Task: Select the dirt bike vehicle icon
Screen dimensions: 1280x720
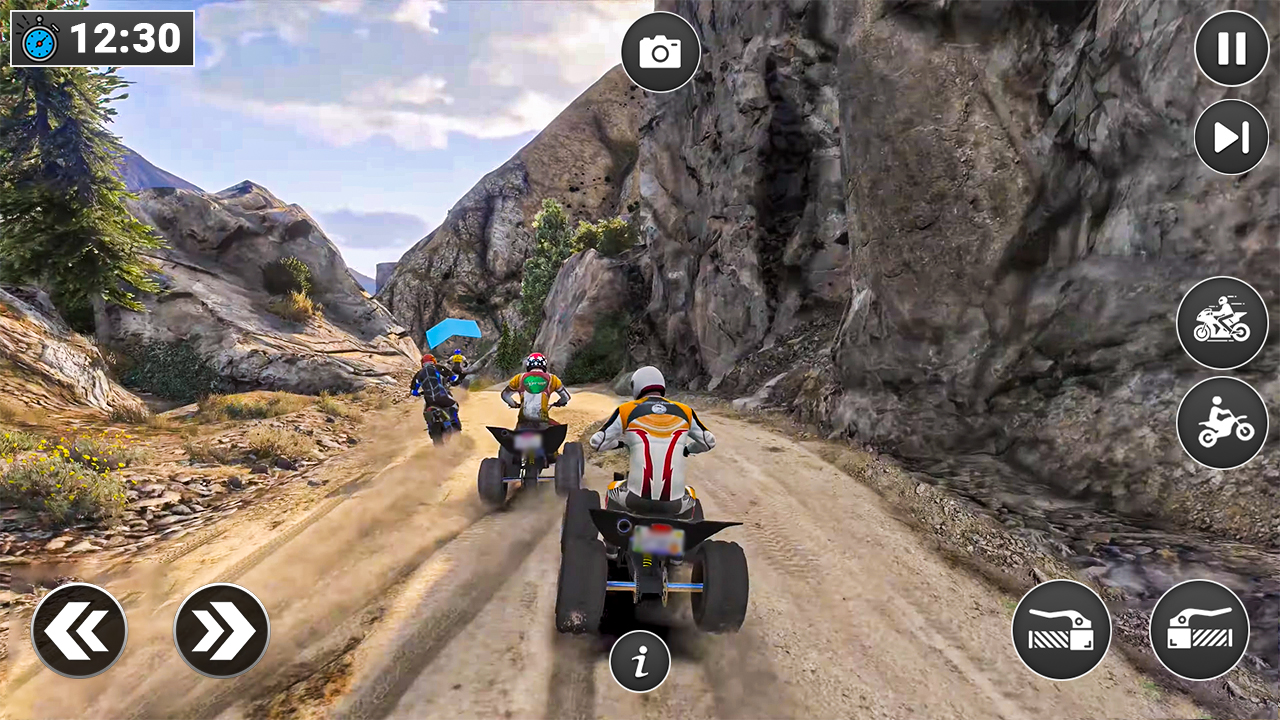Action: coord(1223,420)
